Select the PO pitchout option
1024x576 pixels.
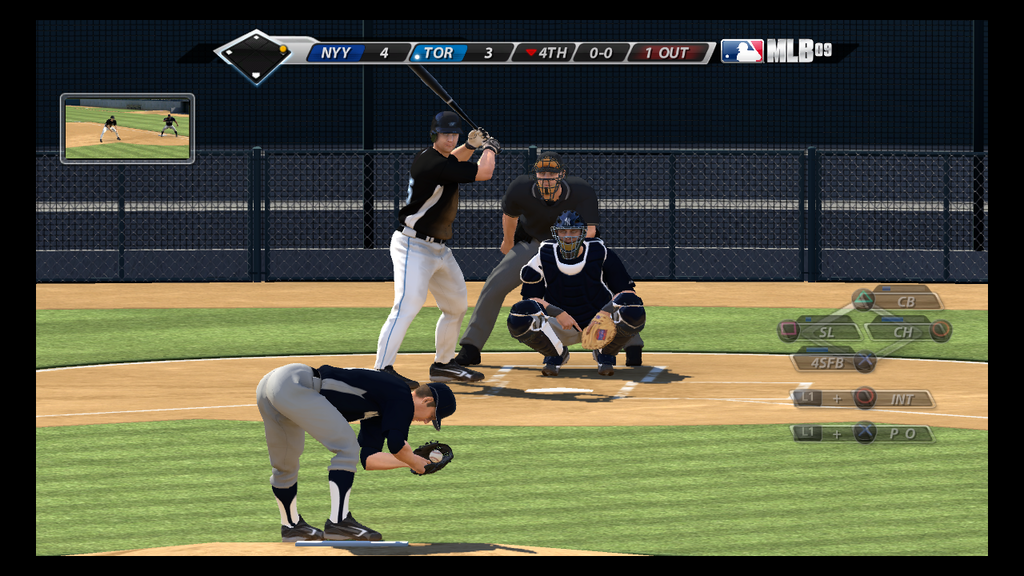895,433
